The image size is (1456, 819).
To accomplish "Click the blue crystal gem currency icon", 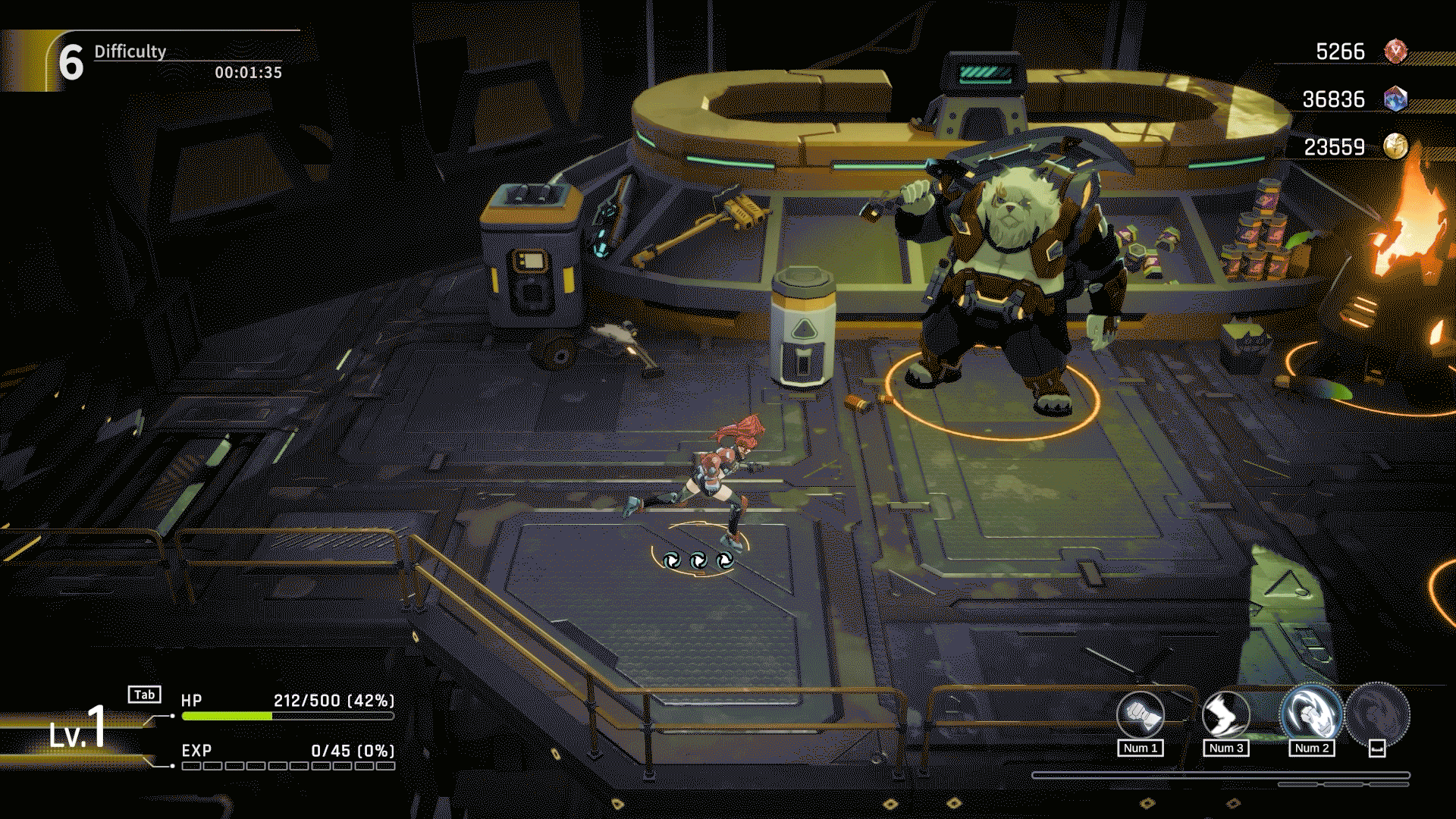I will coord(1395,99).
